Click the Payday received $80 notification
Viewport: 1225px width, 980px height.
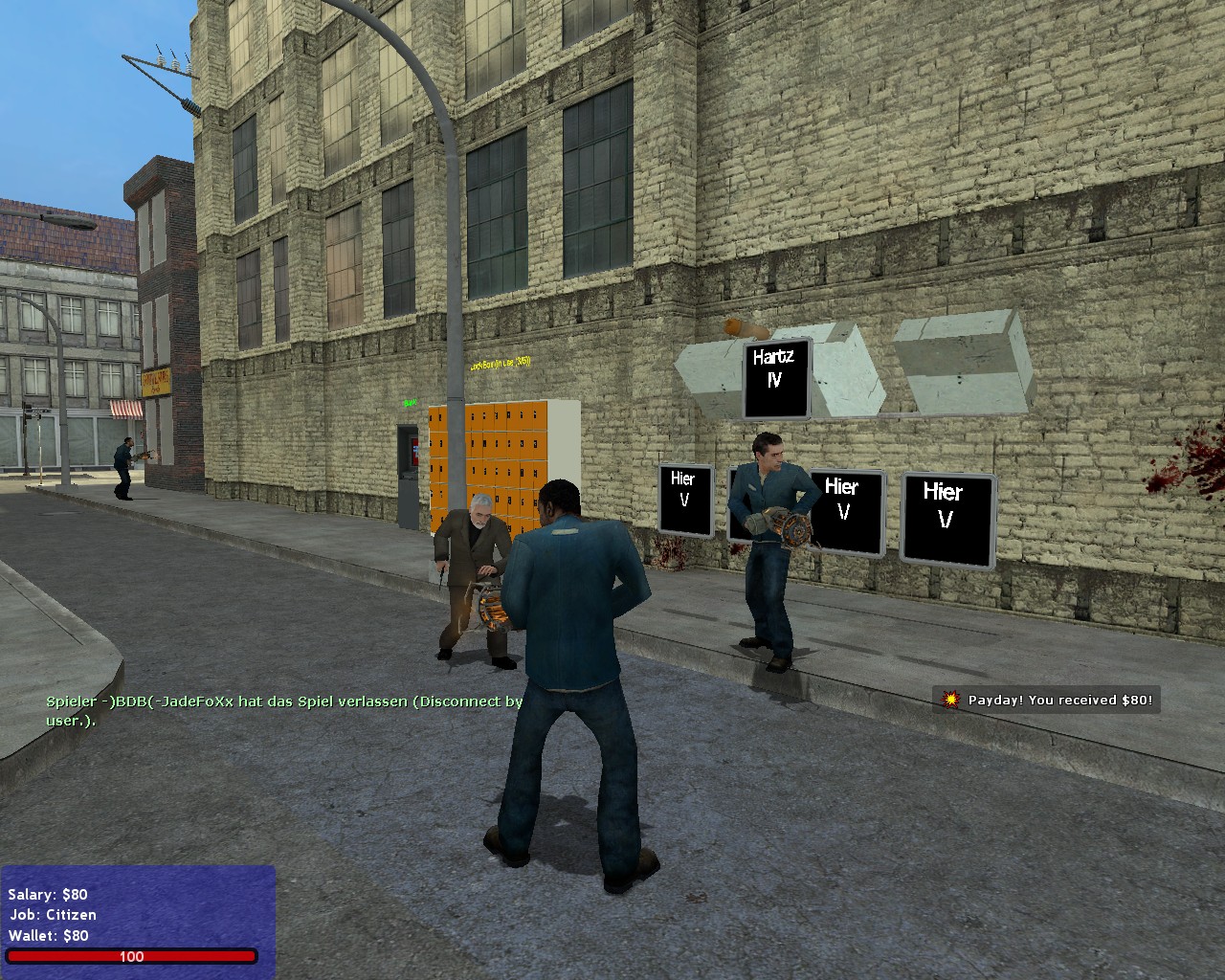tap(1048, 700)
